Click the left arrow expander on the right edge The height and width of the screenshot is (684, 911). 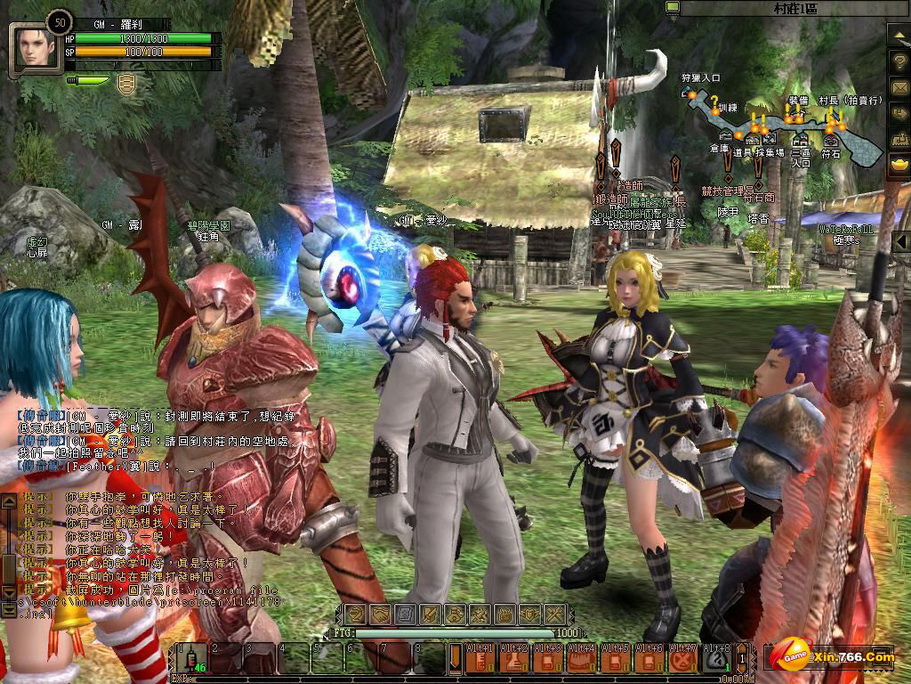901,242
